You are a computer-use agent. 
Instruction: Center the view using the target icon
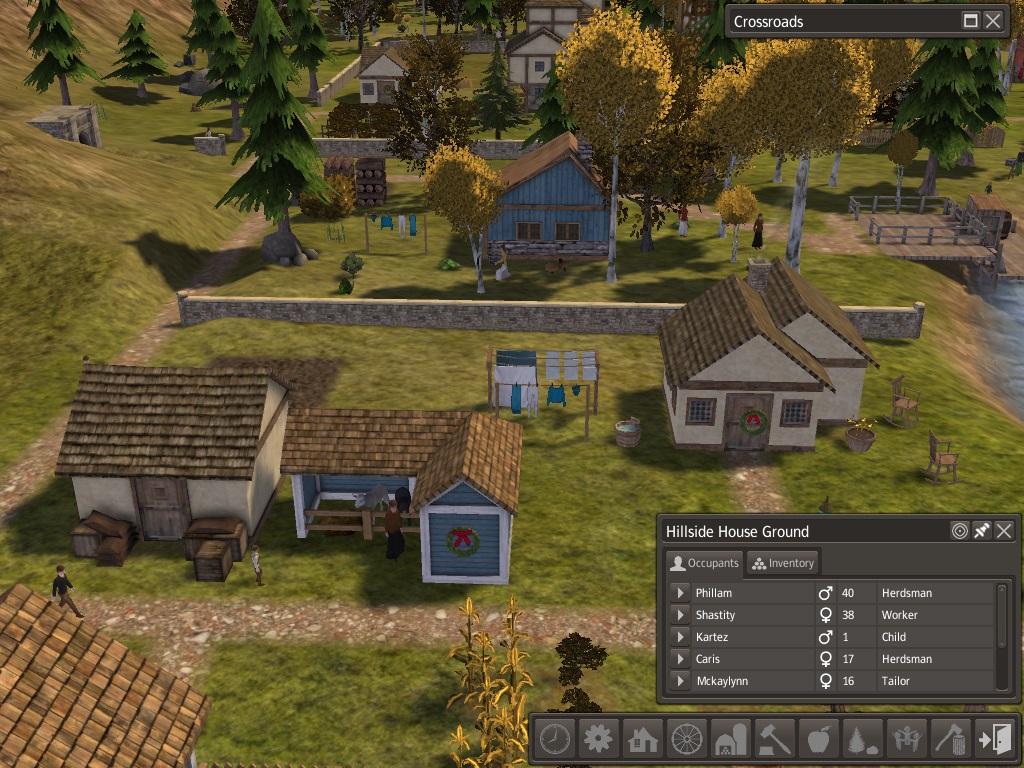[960, 531]
